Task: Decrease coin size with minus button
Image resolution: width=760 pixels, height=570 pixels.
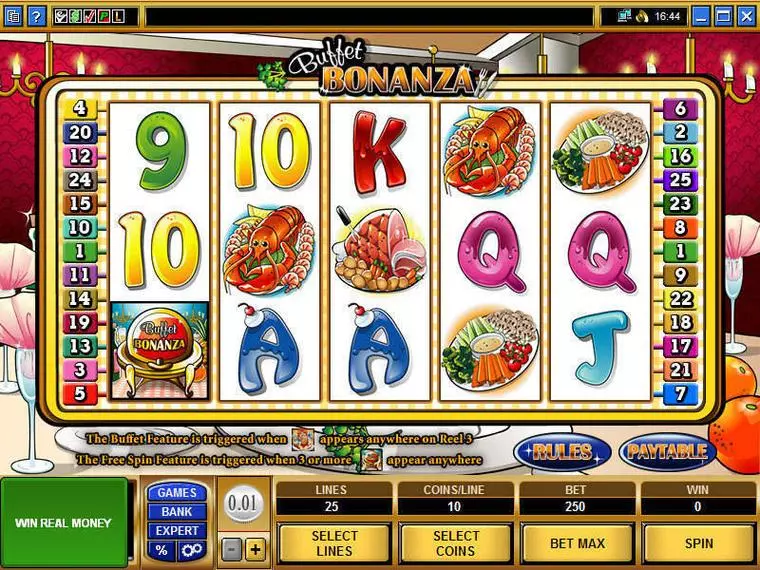Action: coord(231,549)
